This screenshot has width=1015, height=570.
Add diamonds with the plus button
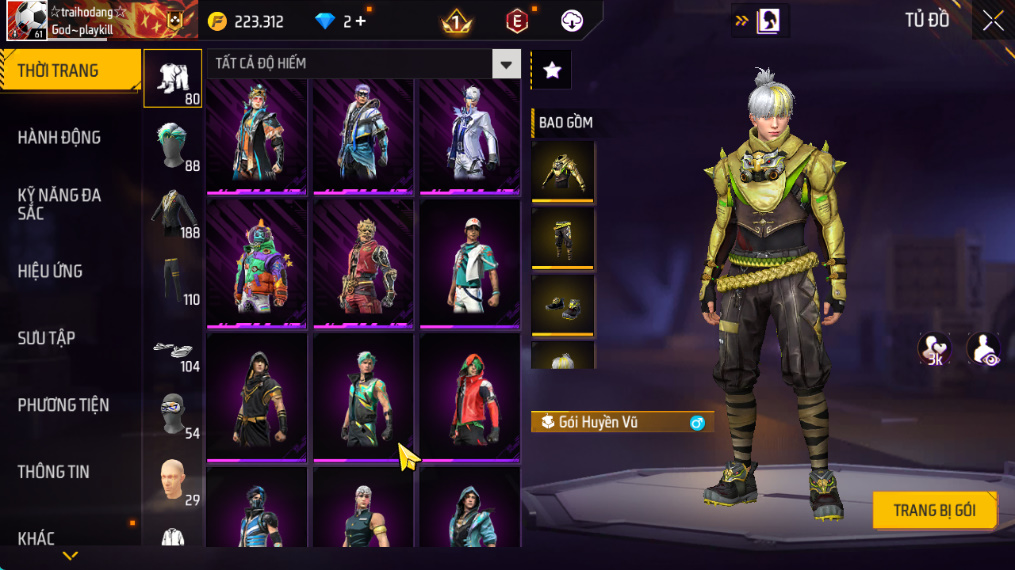click(x=360, y=21)
